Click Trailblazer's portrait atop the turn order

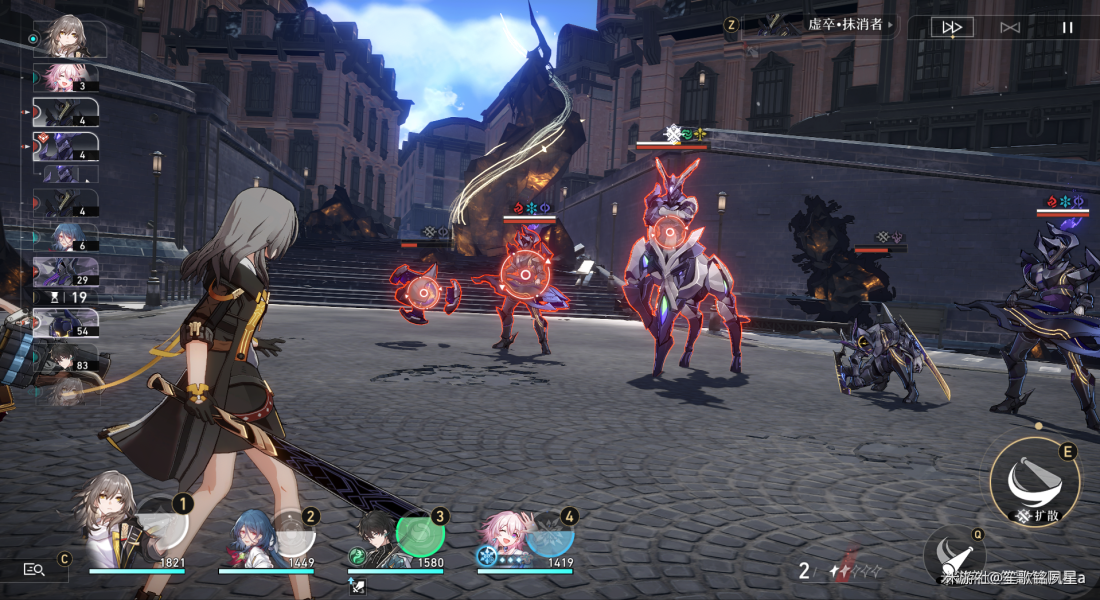click(x=68, y=38)
